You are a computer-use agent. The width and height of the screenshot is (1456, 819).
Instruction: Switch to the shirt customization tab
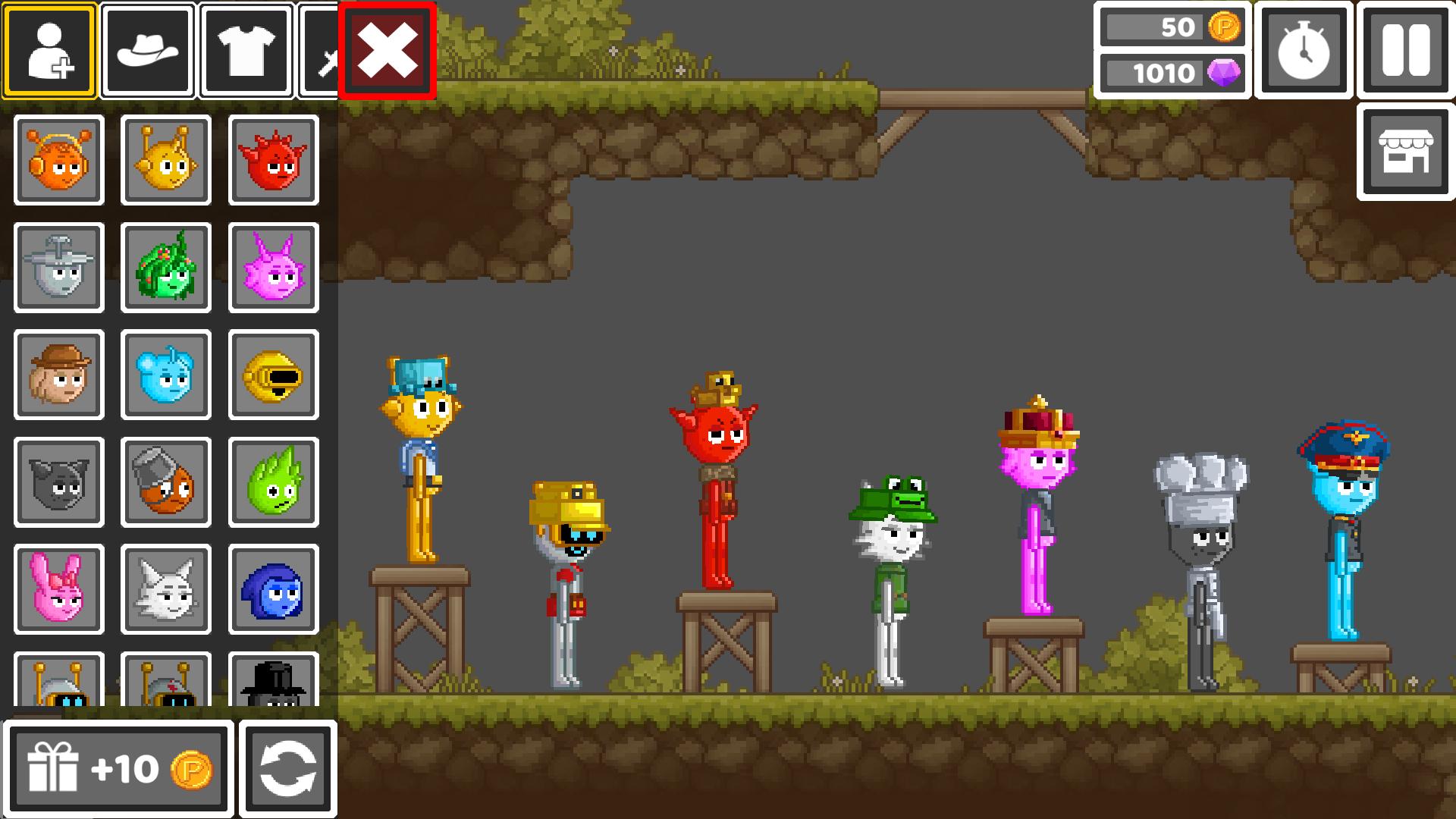tap(247, 50)
